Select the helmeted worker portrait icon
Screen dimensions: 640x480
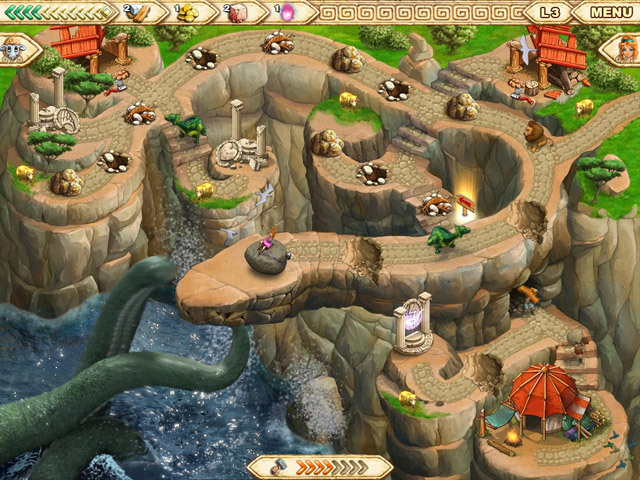click(x=14, y=48)
